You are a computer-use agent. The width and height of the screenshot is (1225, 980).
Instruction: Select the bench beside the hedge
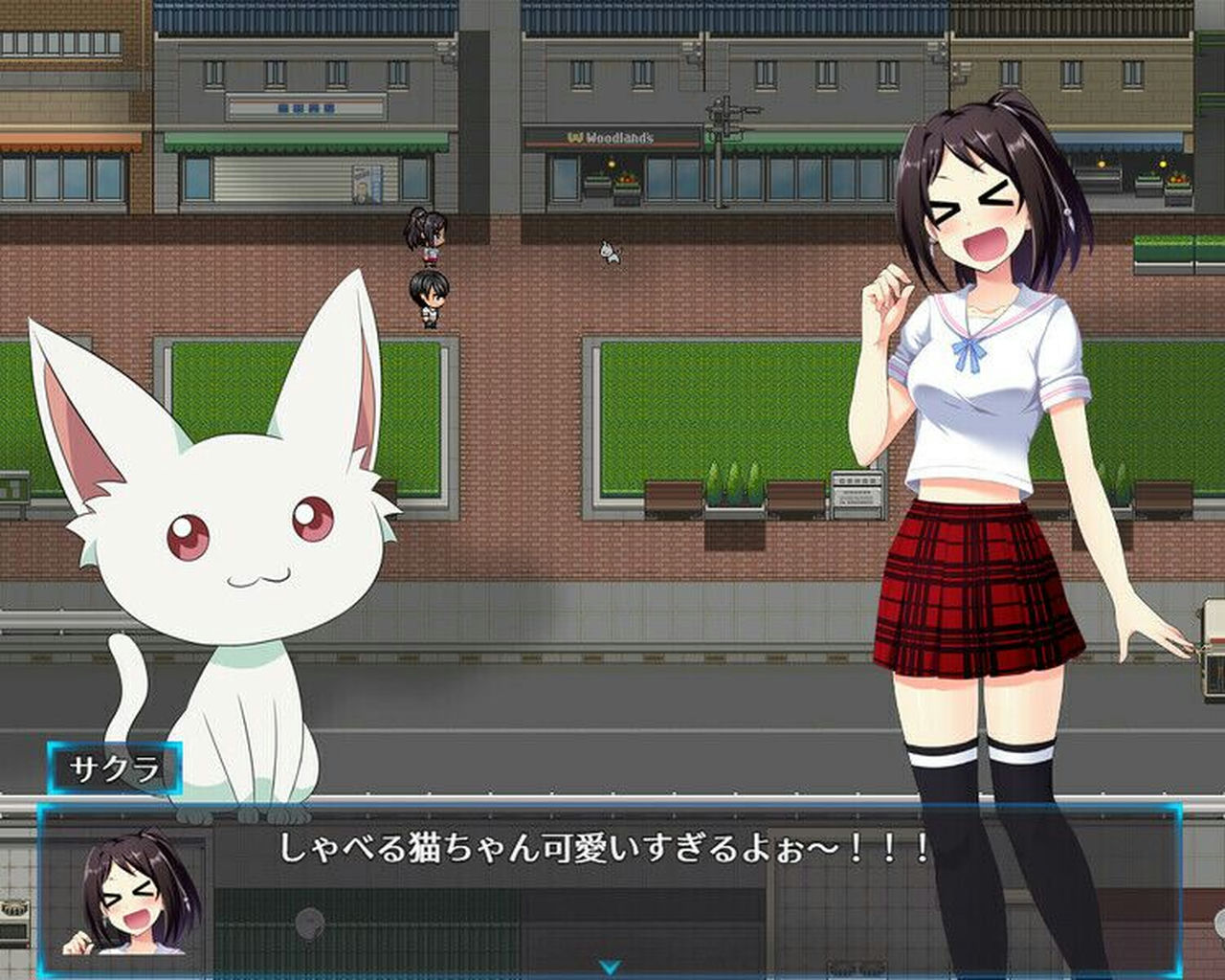tap(675, 498)
